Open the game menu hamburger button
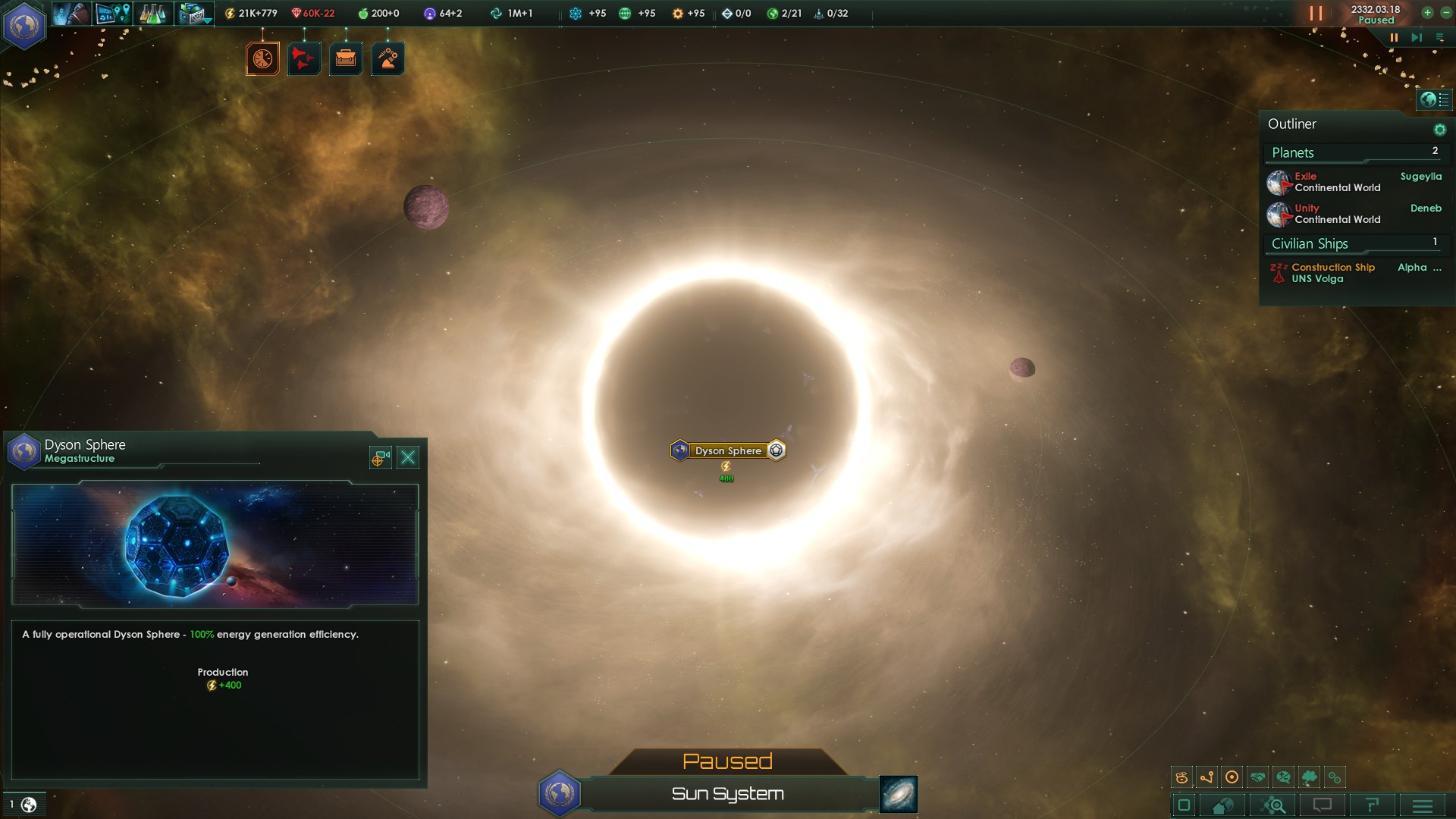 [1423, 805]
